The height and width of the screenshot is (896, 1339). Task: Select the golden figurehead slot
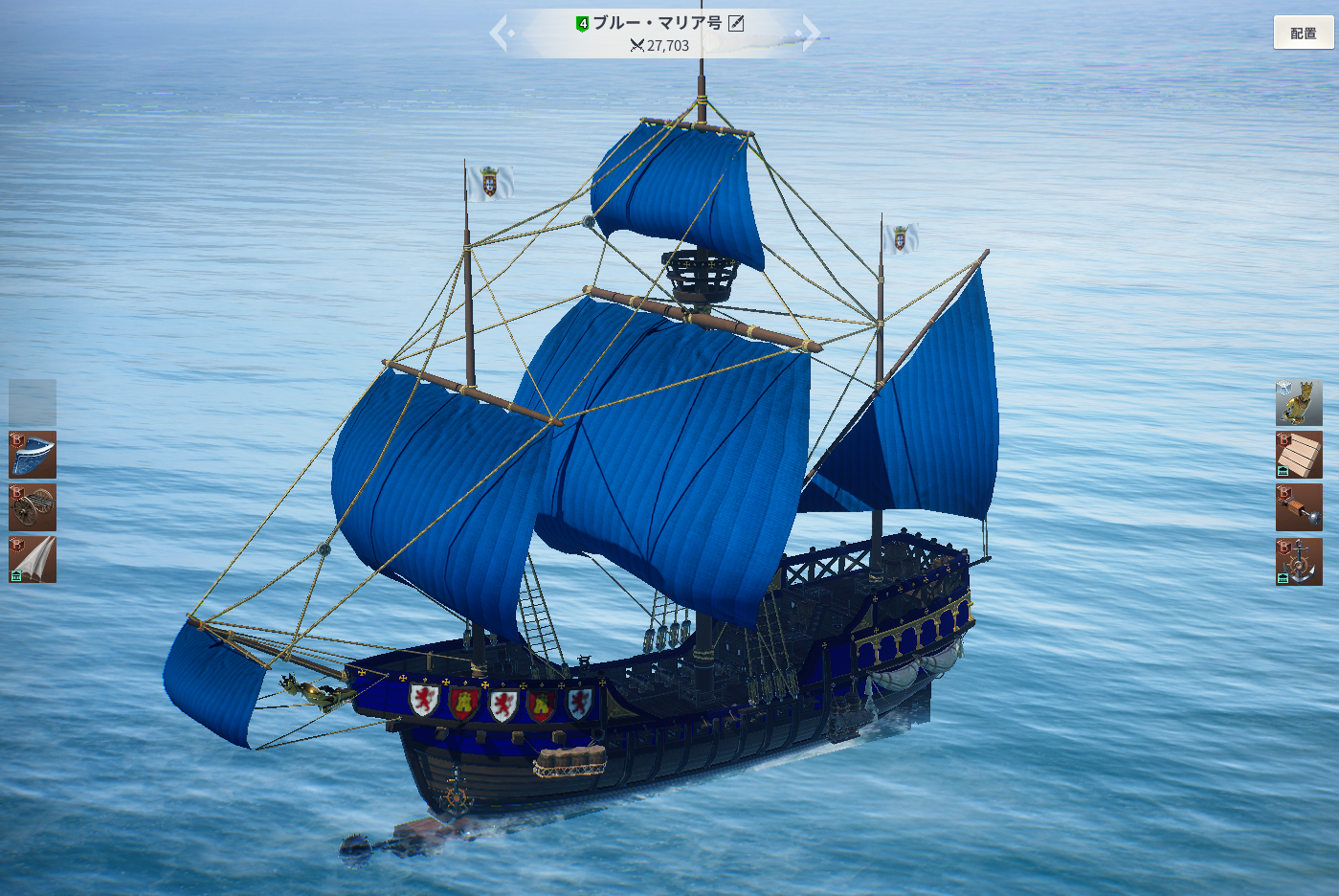coord(1299,402)
